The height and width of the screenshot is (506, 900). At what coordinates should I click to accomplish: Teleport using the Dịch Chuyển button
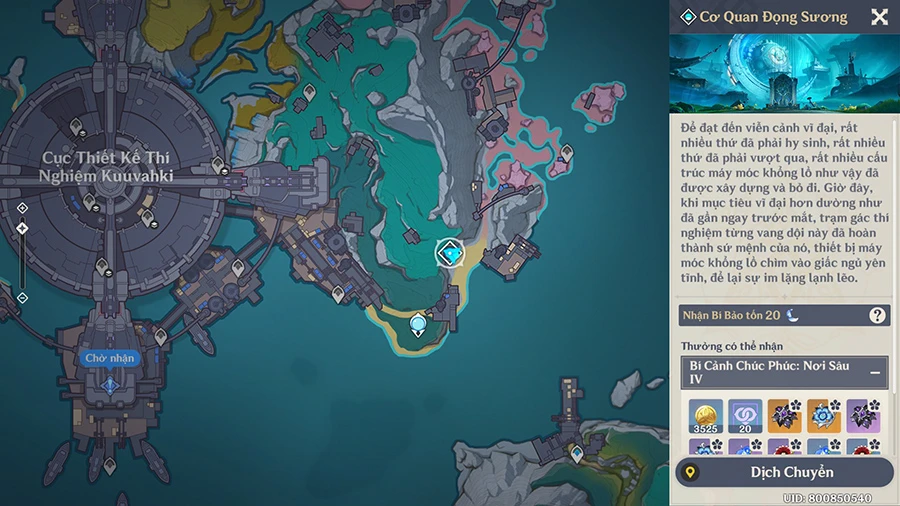click(784, 472)
